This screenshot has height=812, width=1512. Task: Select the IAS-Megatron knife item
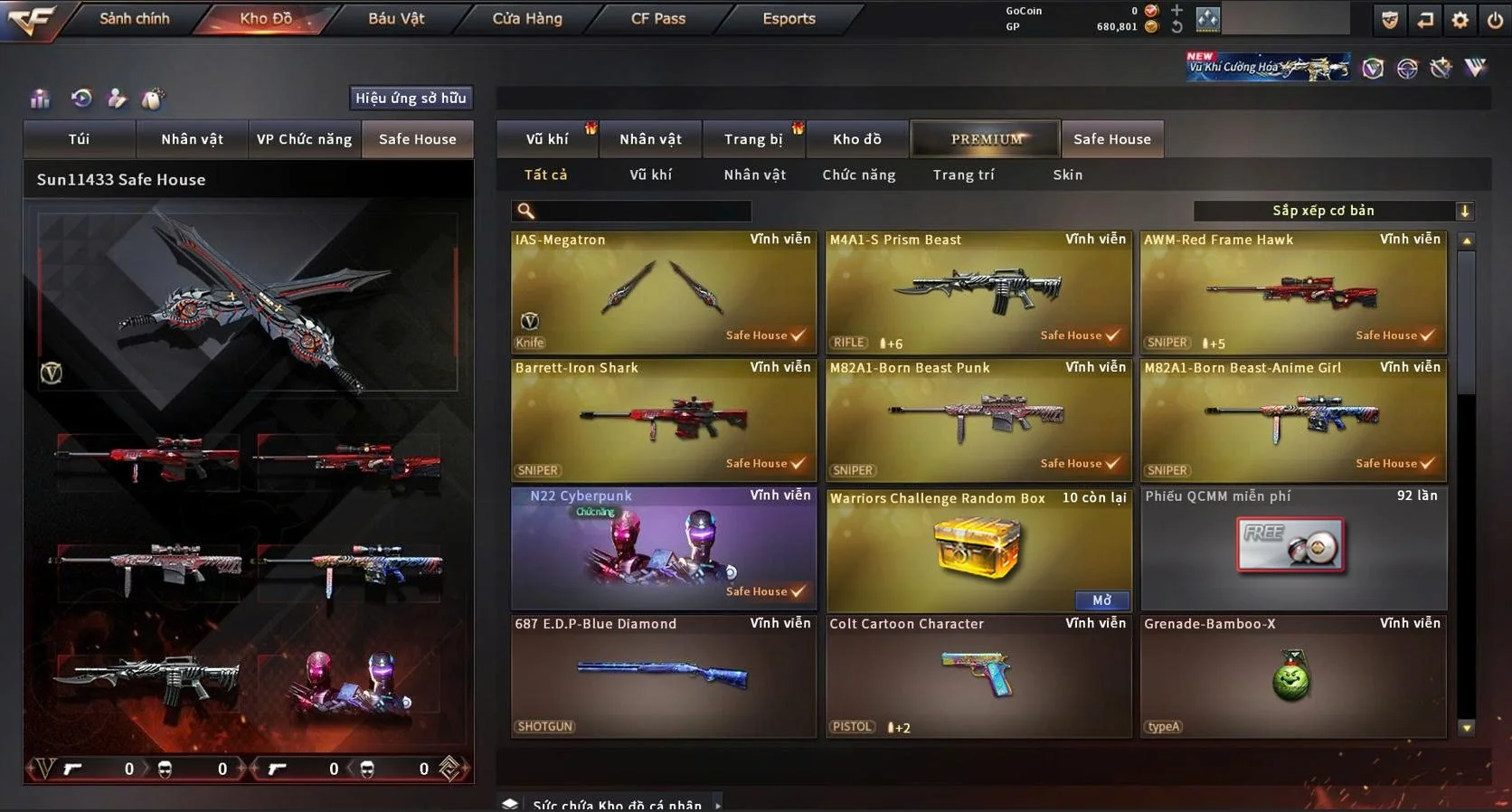[663, 291]
